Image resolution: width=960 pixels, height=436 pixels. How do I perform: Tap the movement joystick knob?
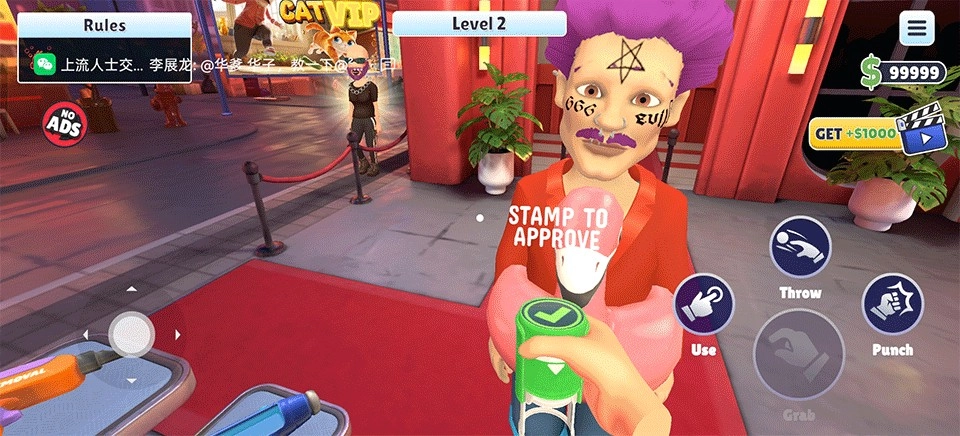[131, 334]
